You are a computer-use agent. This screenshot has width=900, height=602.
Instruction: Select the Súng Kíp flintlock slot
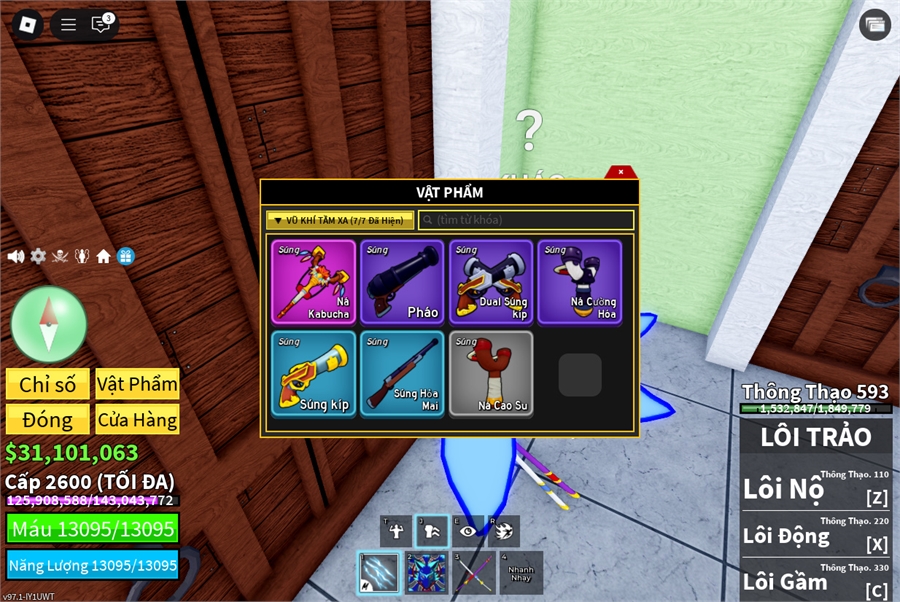tap(314, 373)
